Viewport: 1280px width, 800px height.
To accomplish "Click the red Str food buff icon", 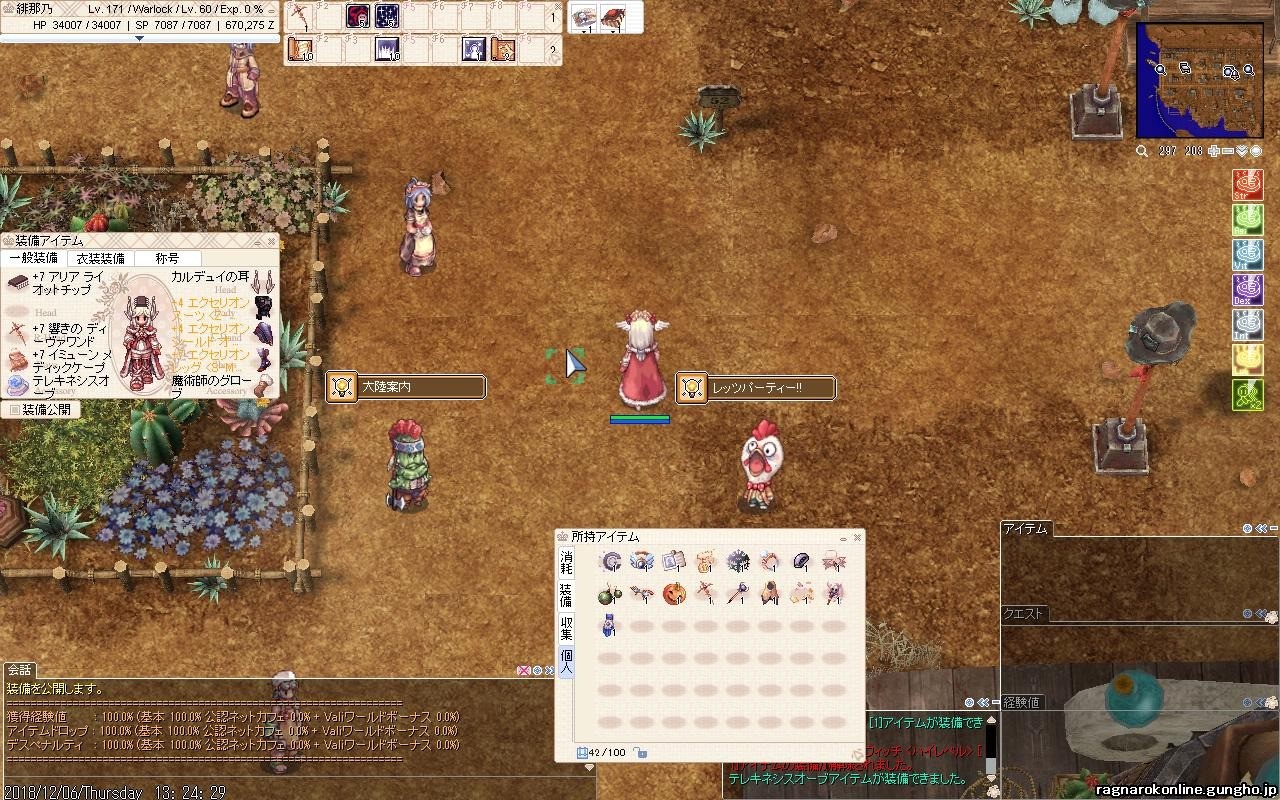I will [1247, 185].
